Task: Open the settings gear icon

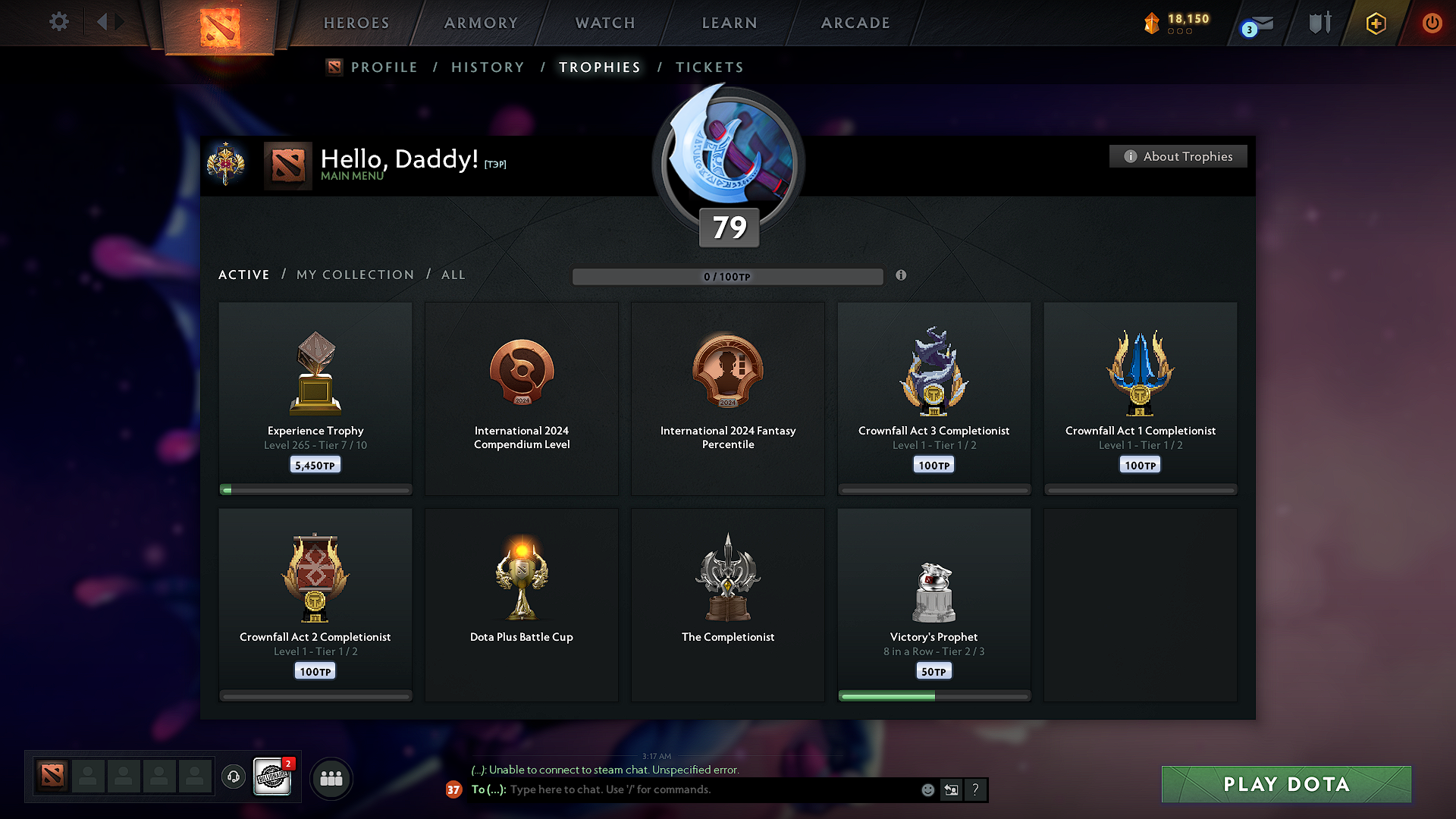Action: (x=58, y=22)
